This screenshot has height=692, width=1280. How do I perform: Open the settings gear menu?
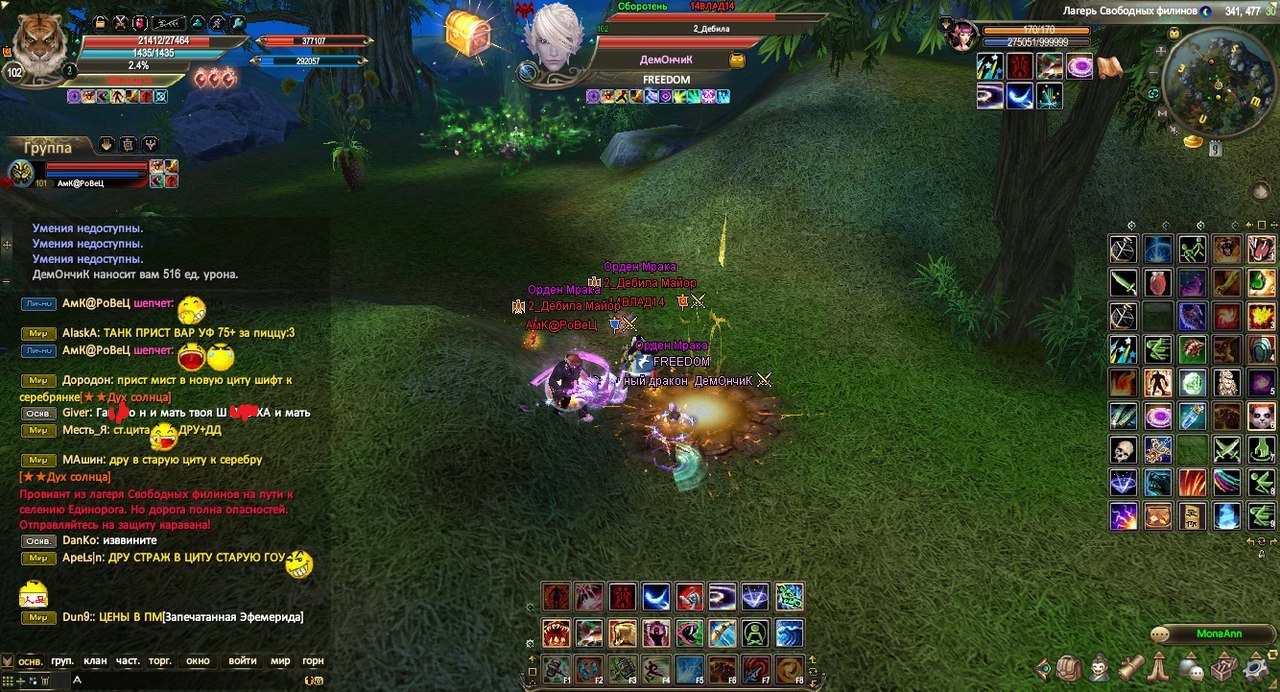click(1255, 667)
